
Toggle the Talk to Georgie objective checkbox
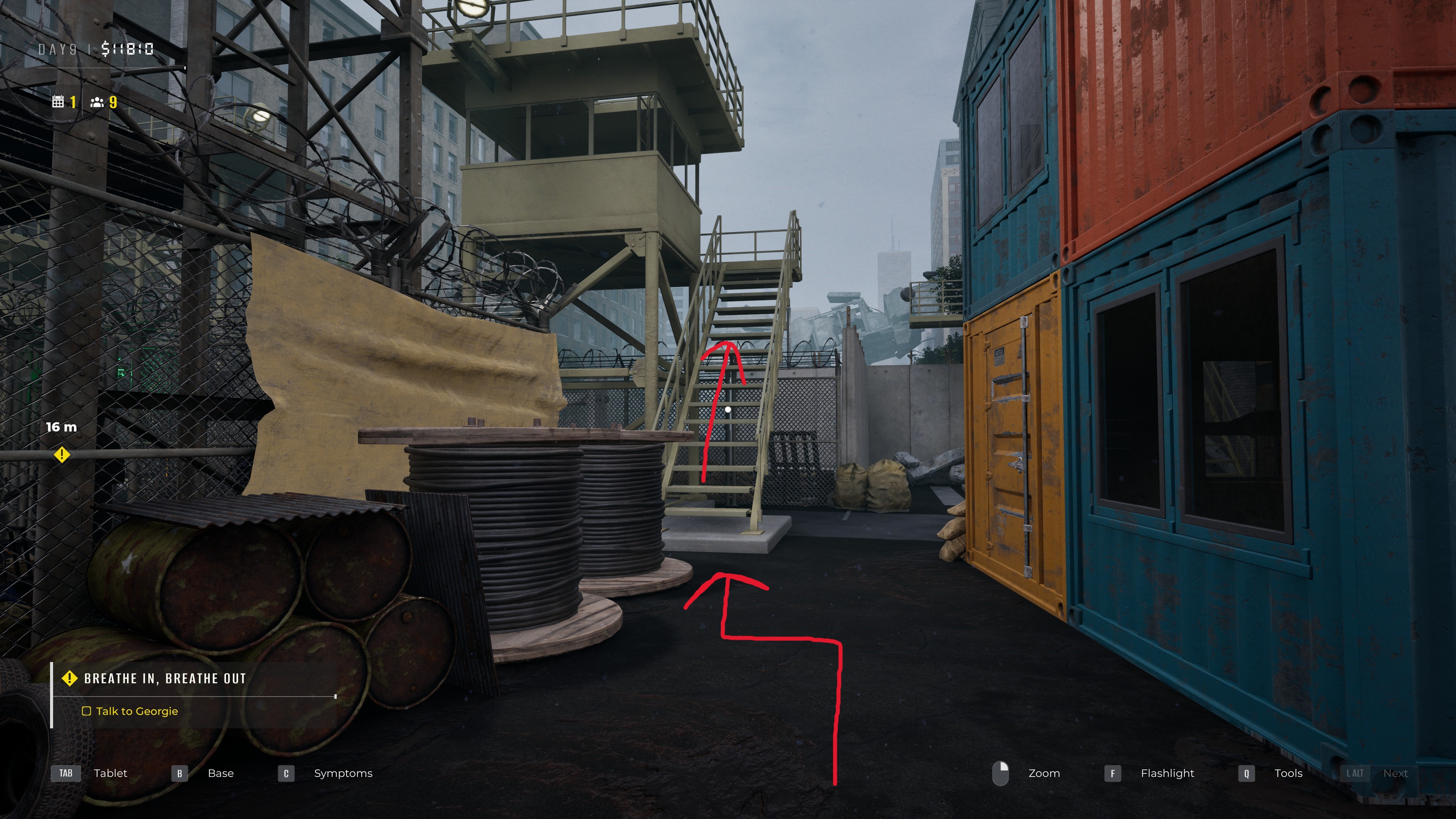[x=88, y=712]
